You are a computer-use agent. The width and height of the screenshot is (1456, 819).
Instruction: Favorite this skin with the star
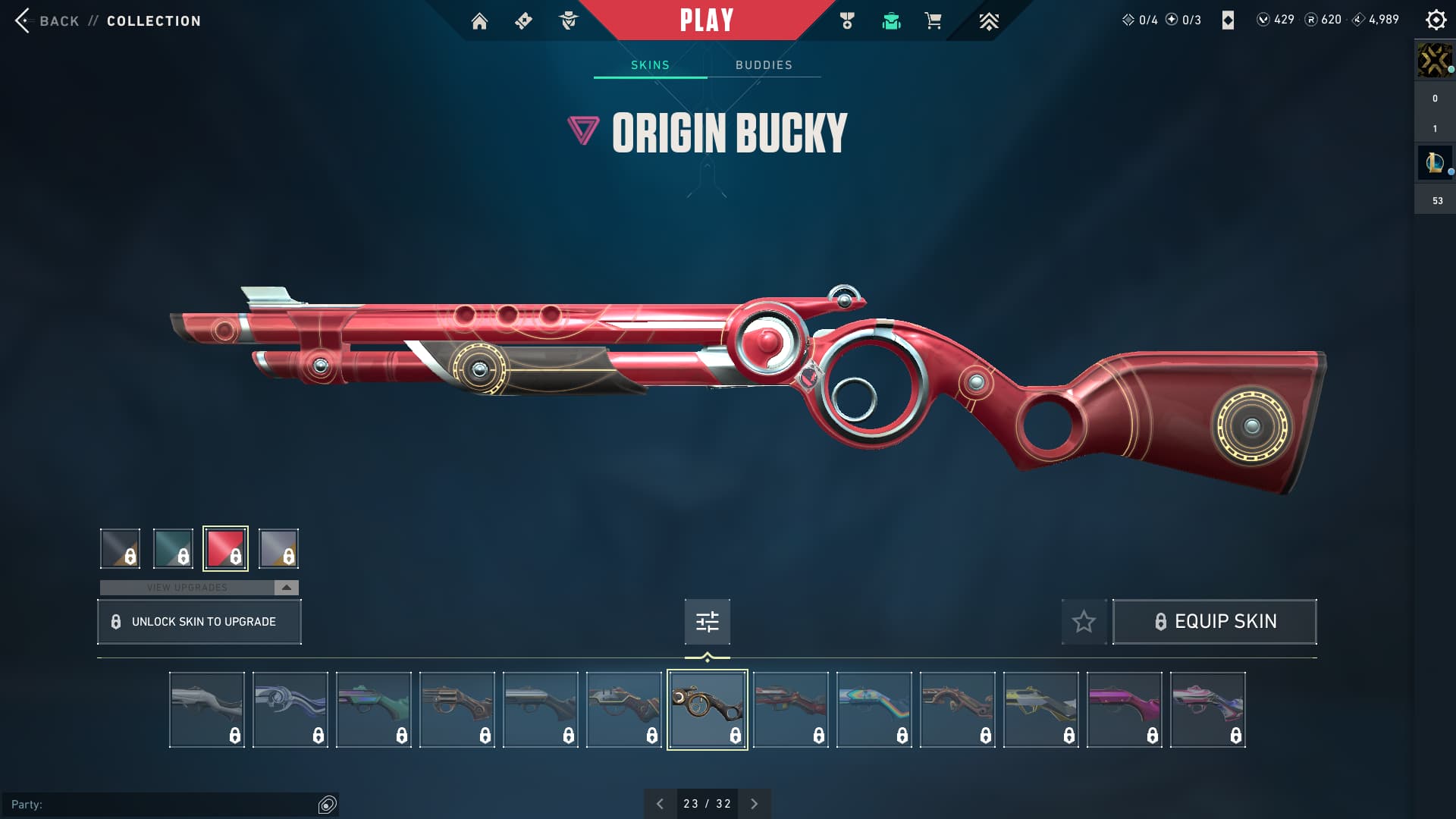1084,622
